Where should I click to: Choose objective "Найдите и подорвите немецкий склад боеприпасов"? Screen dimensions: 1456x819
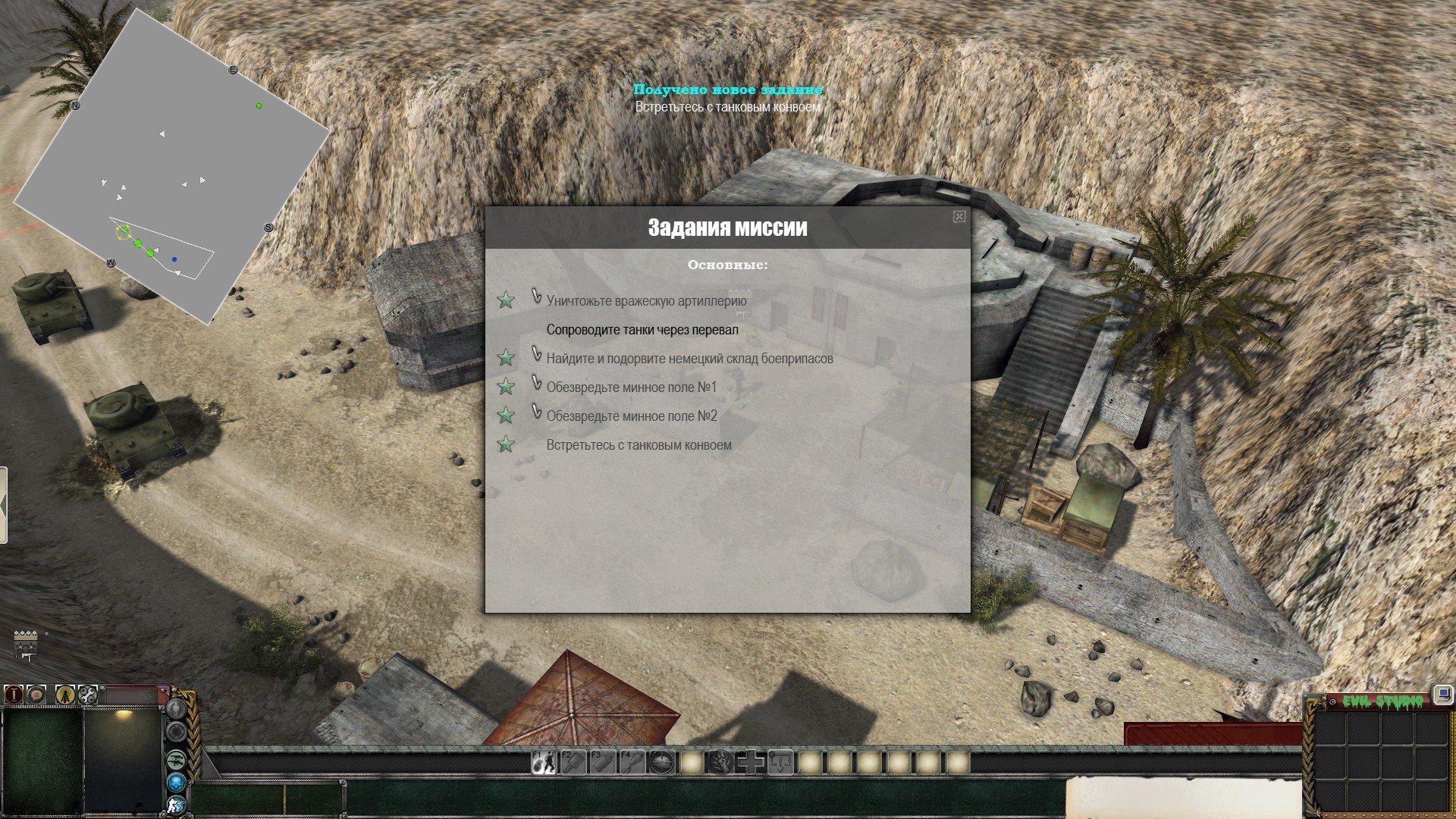[x=689, y=359]
